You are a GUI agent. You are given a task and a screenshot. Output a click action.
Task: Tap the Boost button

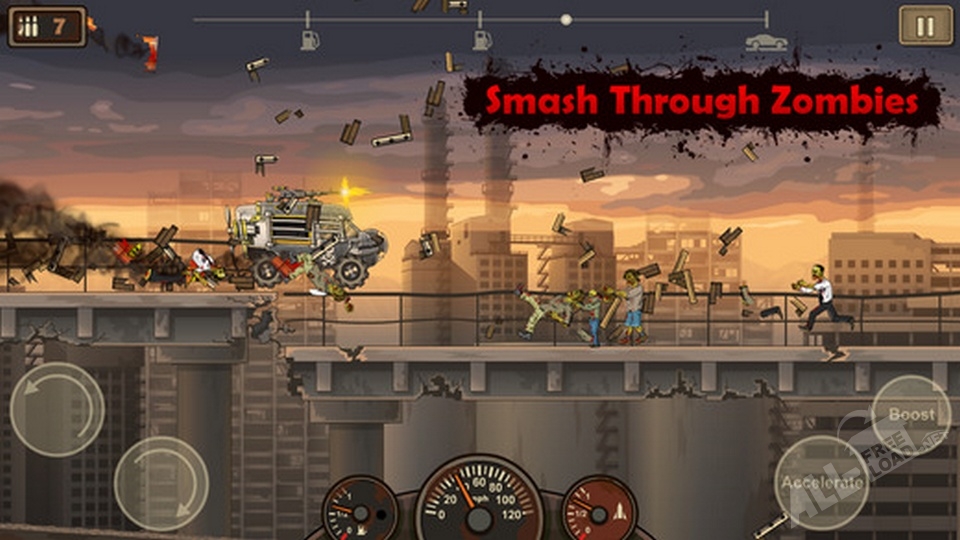910,415
